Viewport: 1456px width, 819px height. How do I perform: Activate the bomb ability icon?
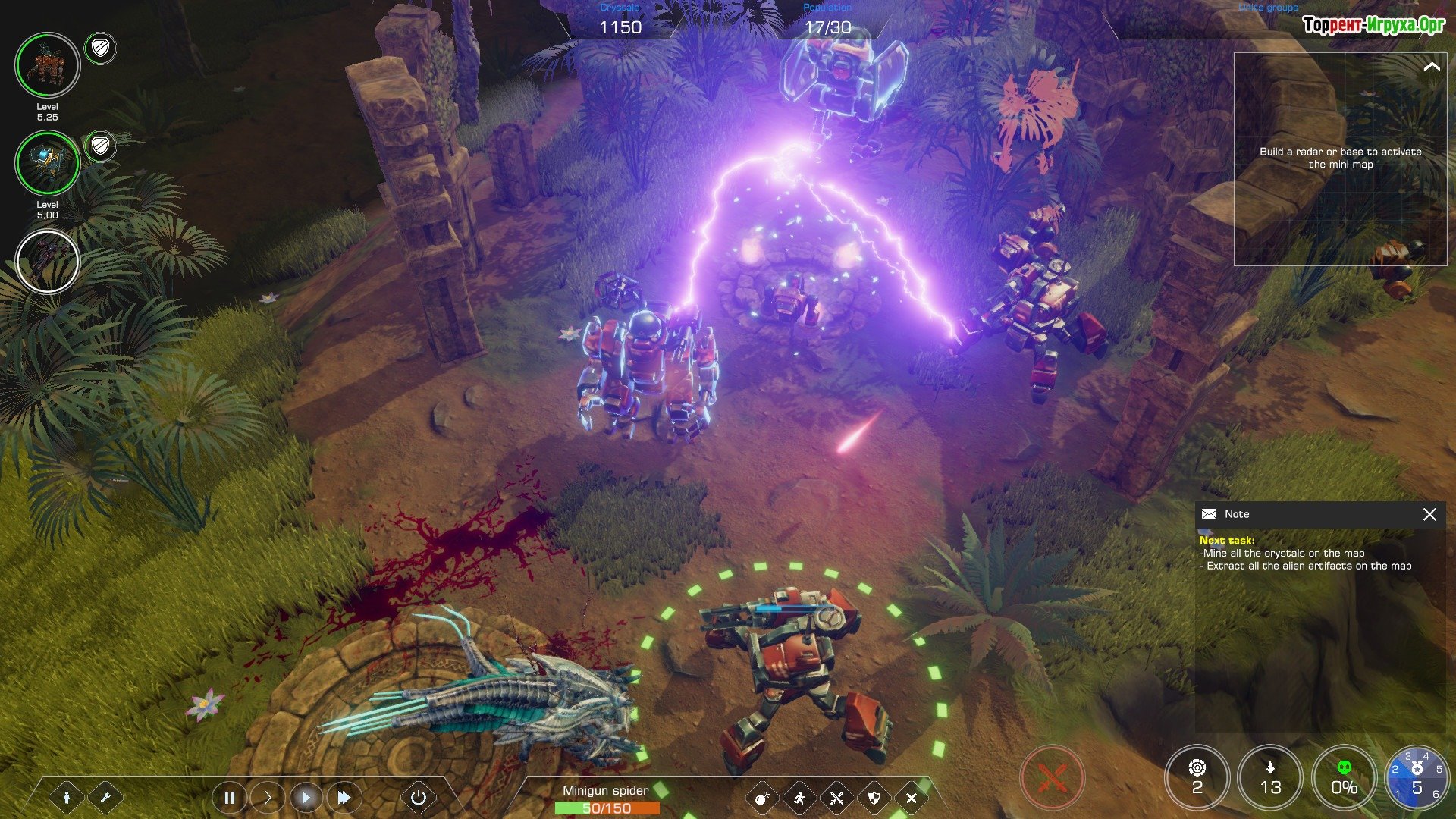click(762, 798)
